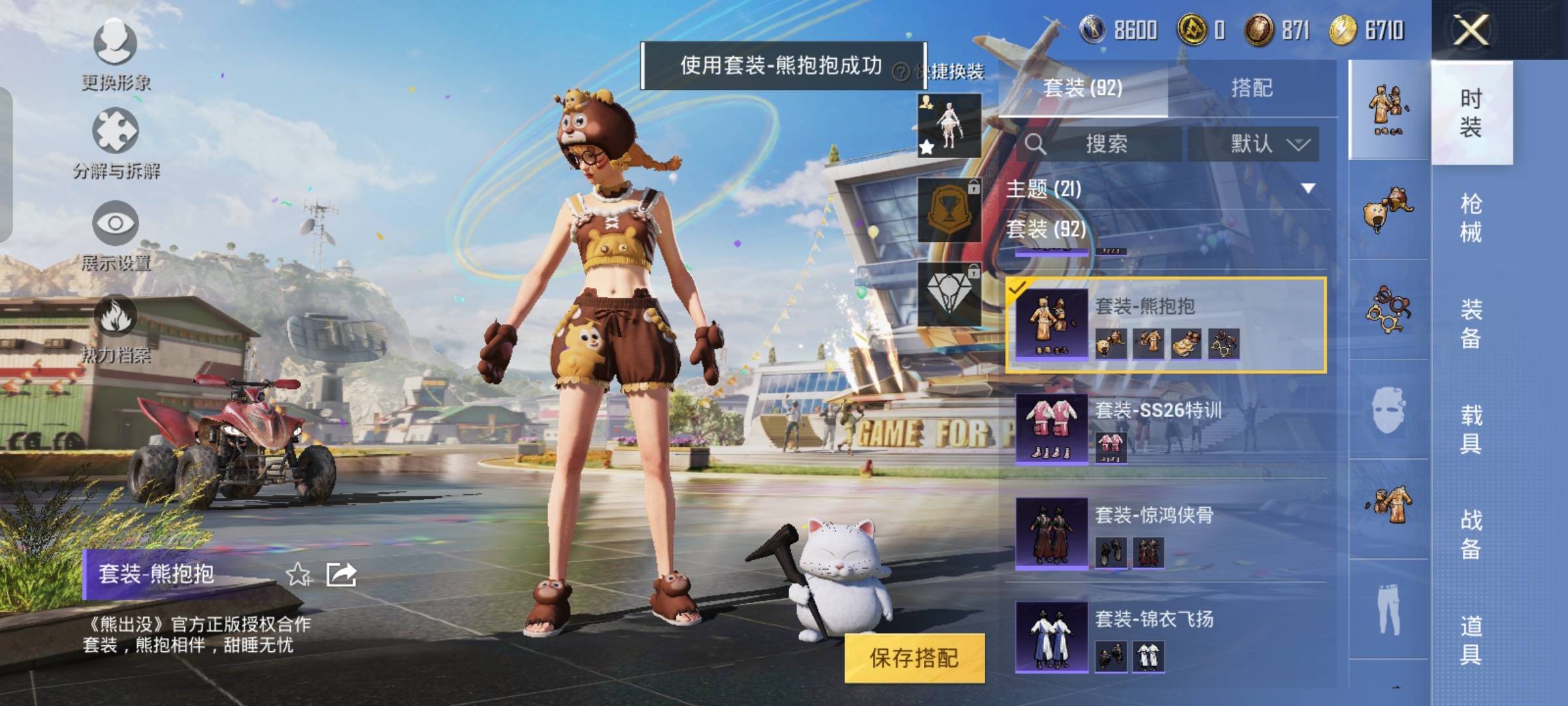The width and height of the screenshot is (1568, 706).
Task: Switch to 枪械 firearms category
Action: tap(1471, 218)
